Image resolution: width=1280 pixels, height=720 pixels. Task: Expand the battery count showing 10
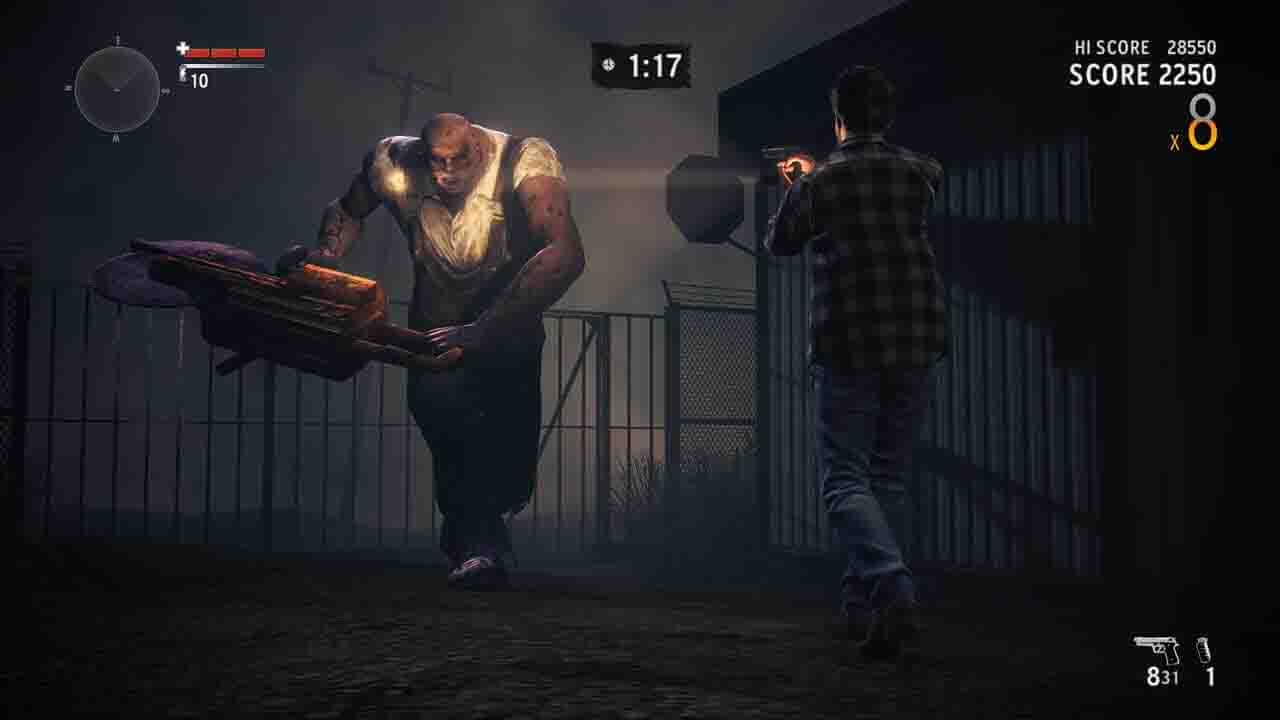pyautogui.click(x=199, y=79)
